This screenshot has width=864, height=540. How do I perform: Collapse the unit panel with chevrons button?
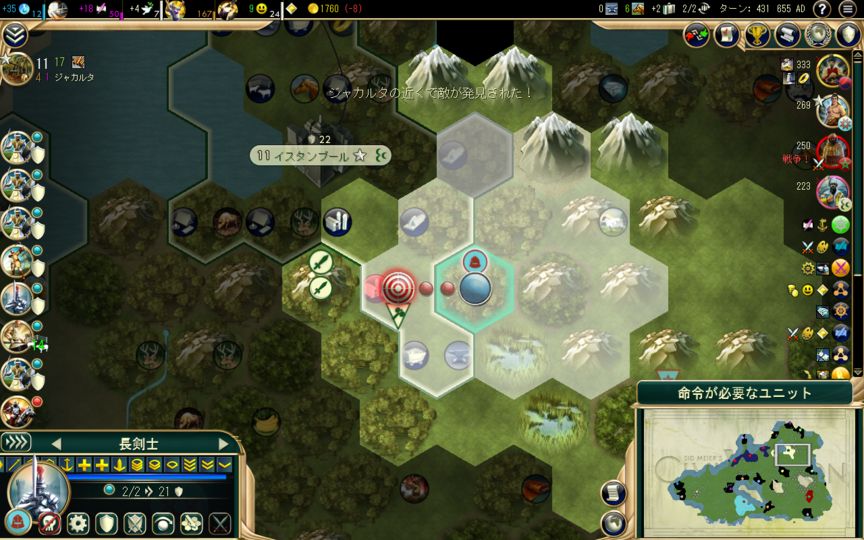pyautogui.click(x=16, y=443)
